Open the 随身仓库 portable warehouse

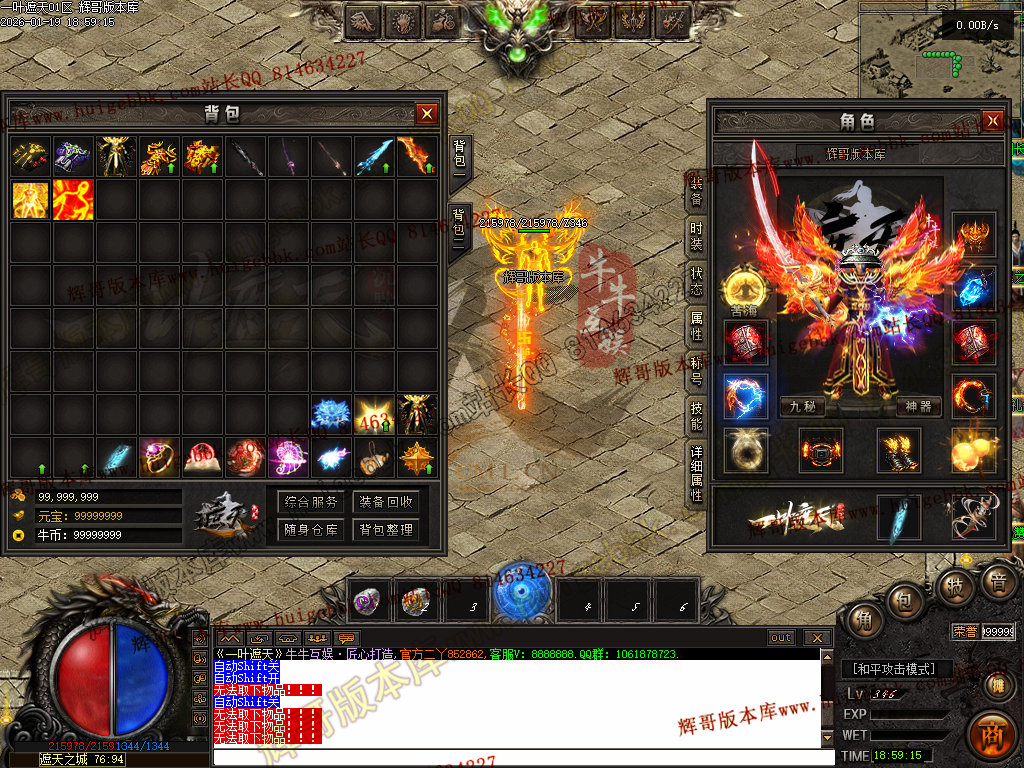pyautogui.click(x=310, y=530)
